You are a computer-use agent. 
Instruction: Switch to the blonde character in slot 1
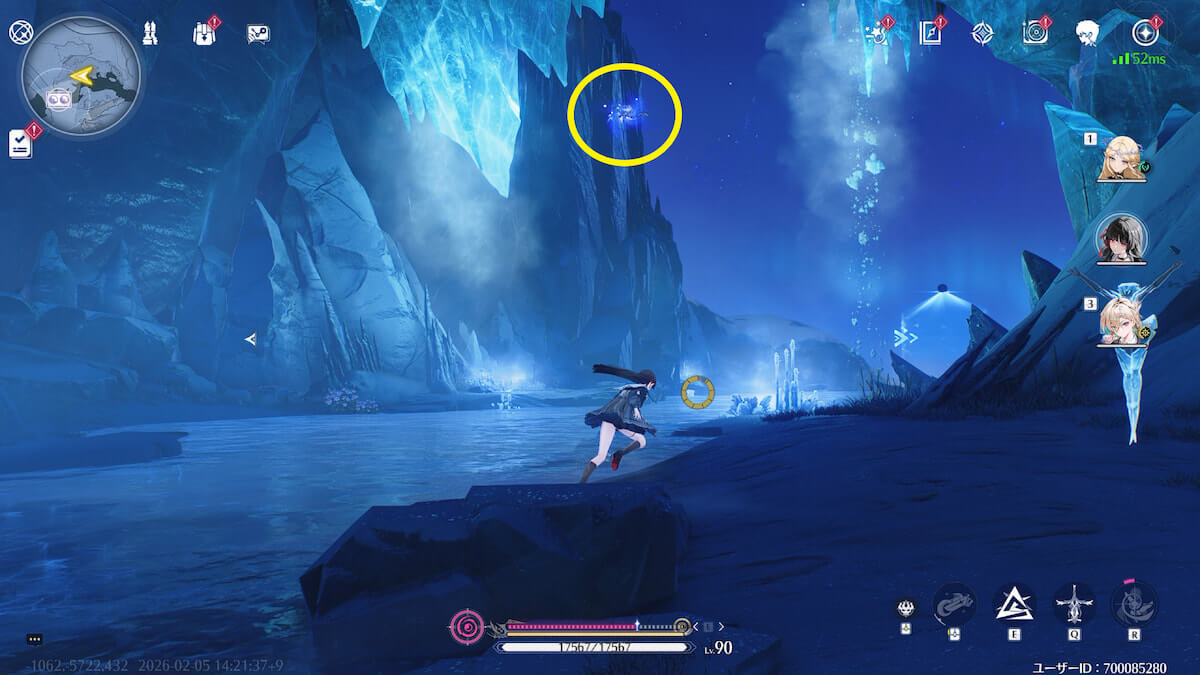click(1120, 159)
